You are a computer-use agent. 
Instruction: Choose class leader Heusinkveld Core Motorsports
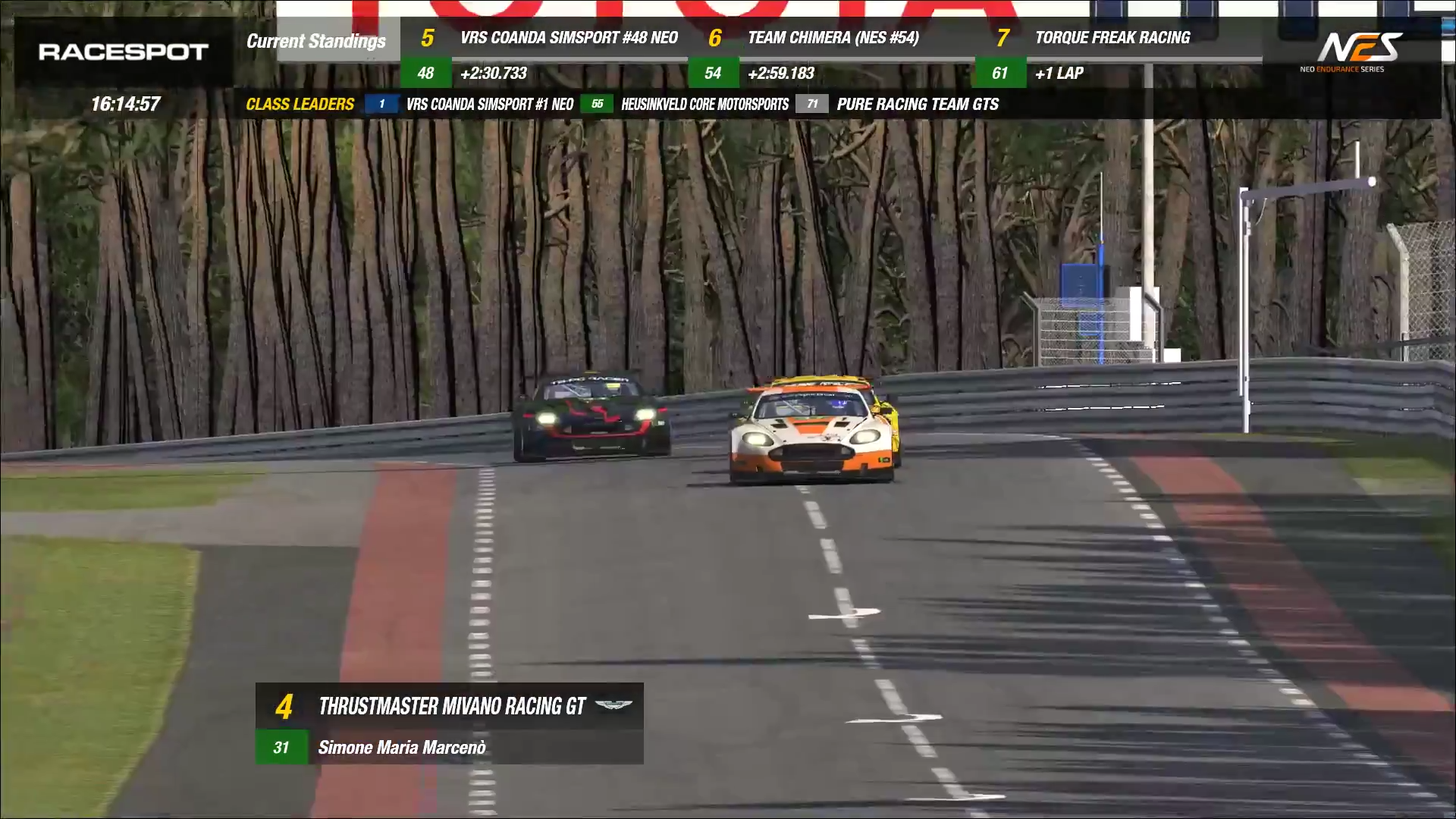[704, 105]
